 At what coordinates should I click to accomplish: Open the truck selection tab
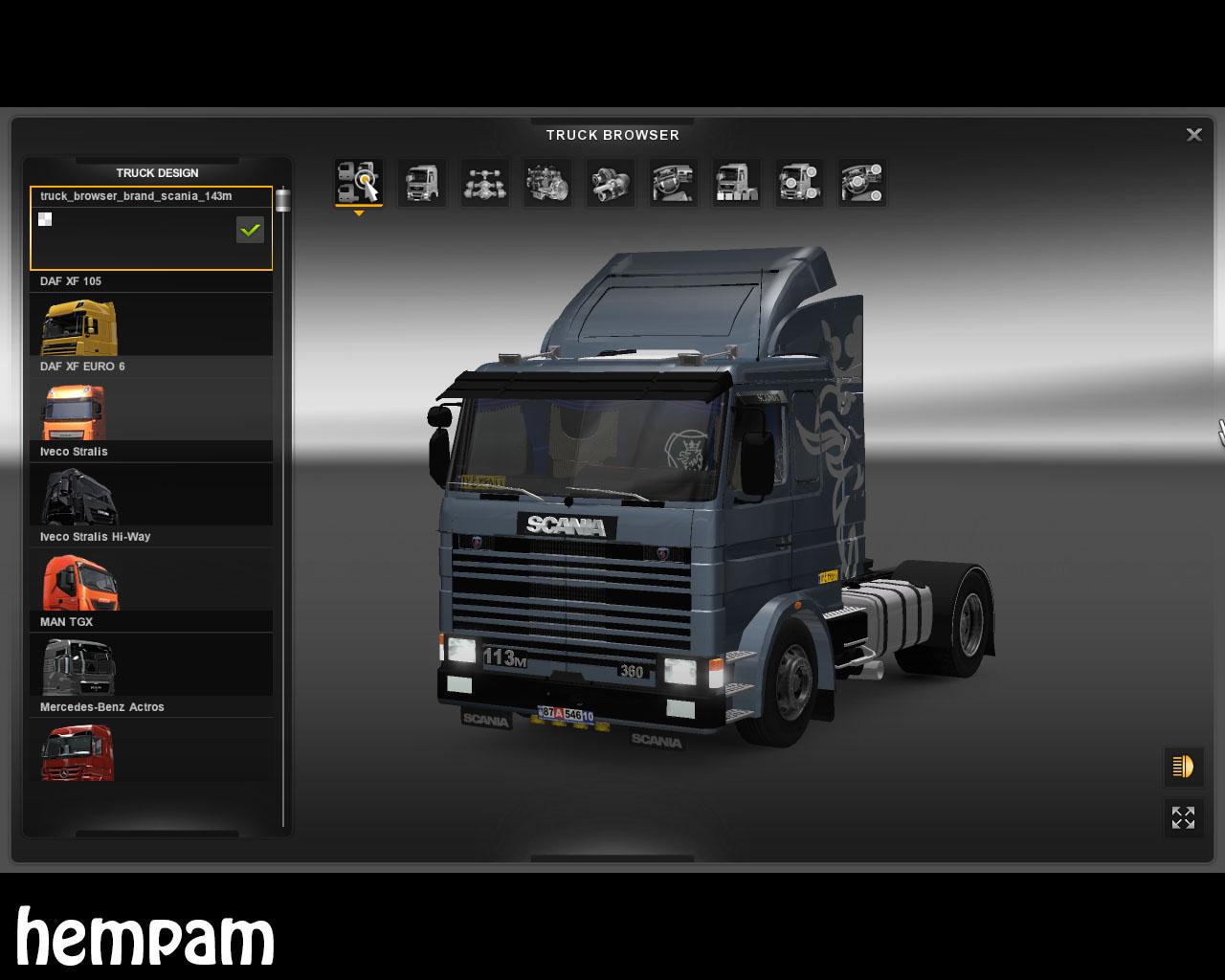[359, 182]
